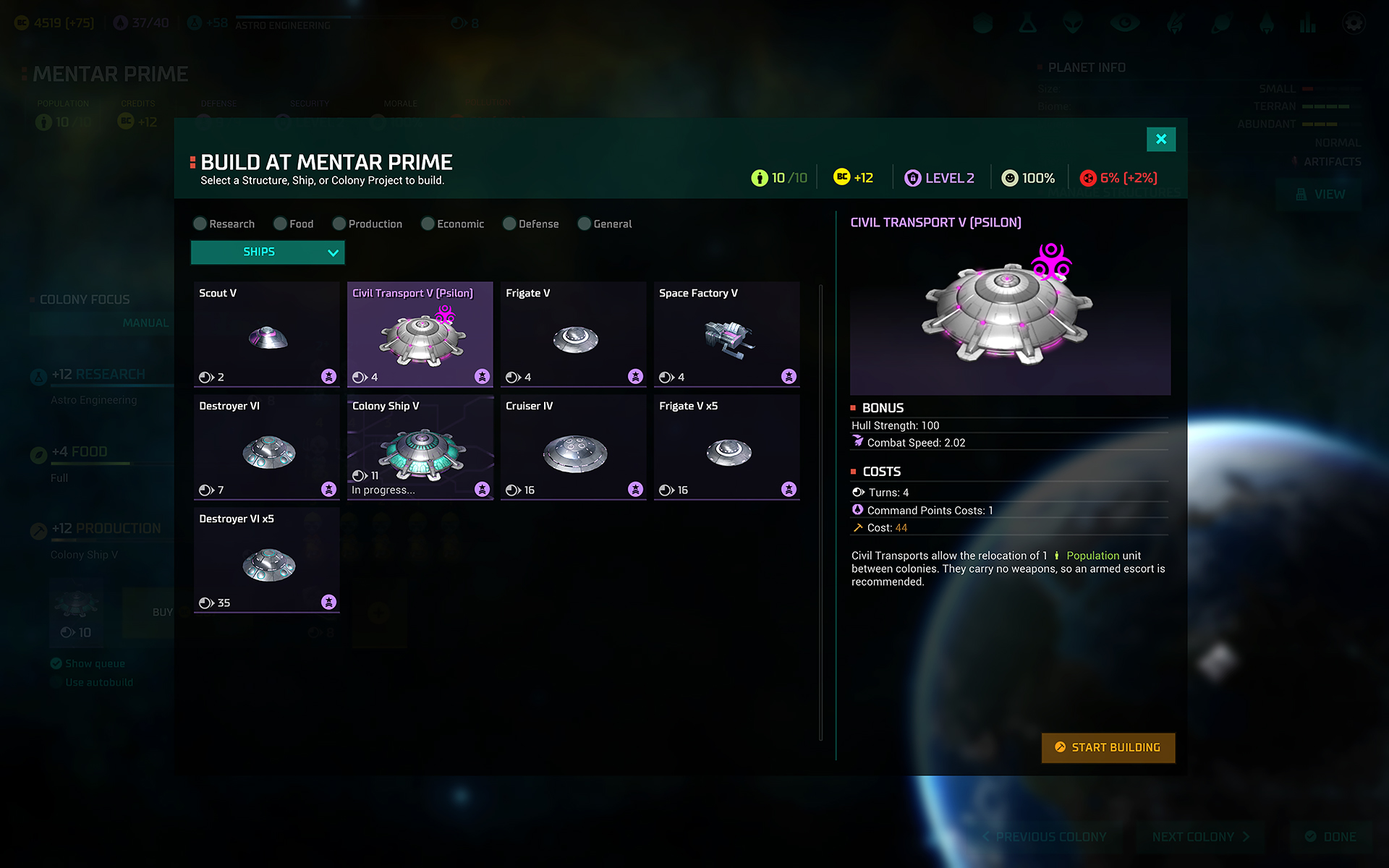Open the statistics bar-chart icon top right
Viewport: 1389px width, 868px height.
click(1308, 23)
